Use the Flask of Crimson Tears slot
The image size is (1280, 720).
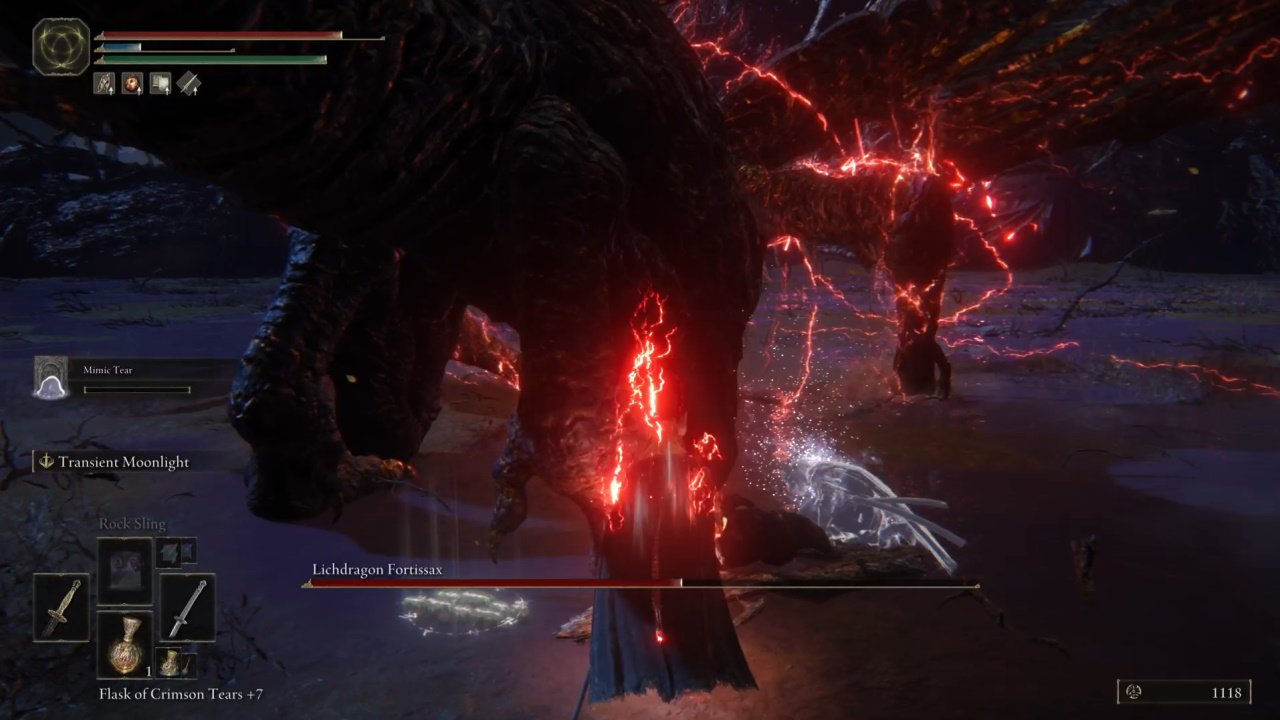(125, 645)
